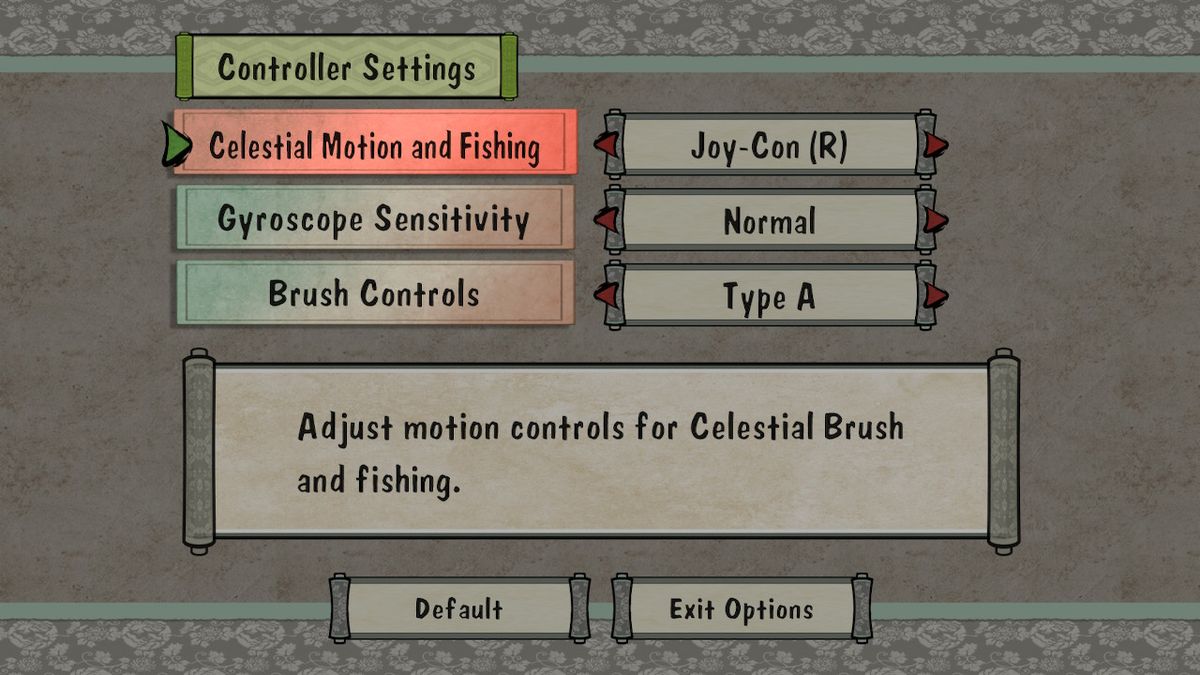This screenshot has width=1200, height=675.
Task: Reset settings with the Default button
Action: click(459, 609)
